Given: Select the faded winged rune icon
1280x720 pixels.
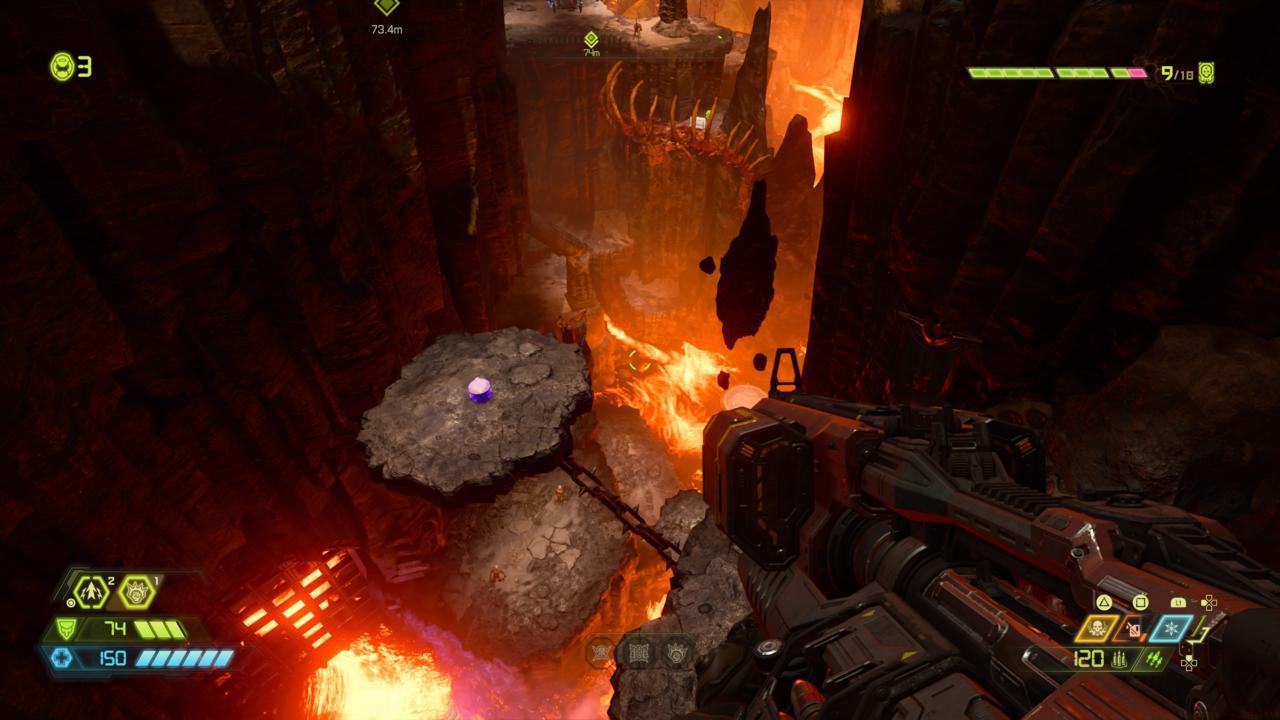Looking at the screenshot, I should click(x=601, y=652).
